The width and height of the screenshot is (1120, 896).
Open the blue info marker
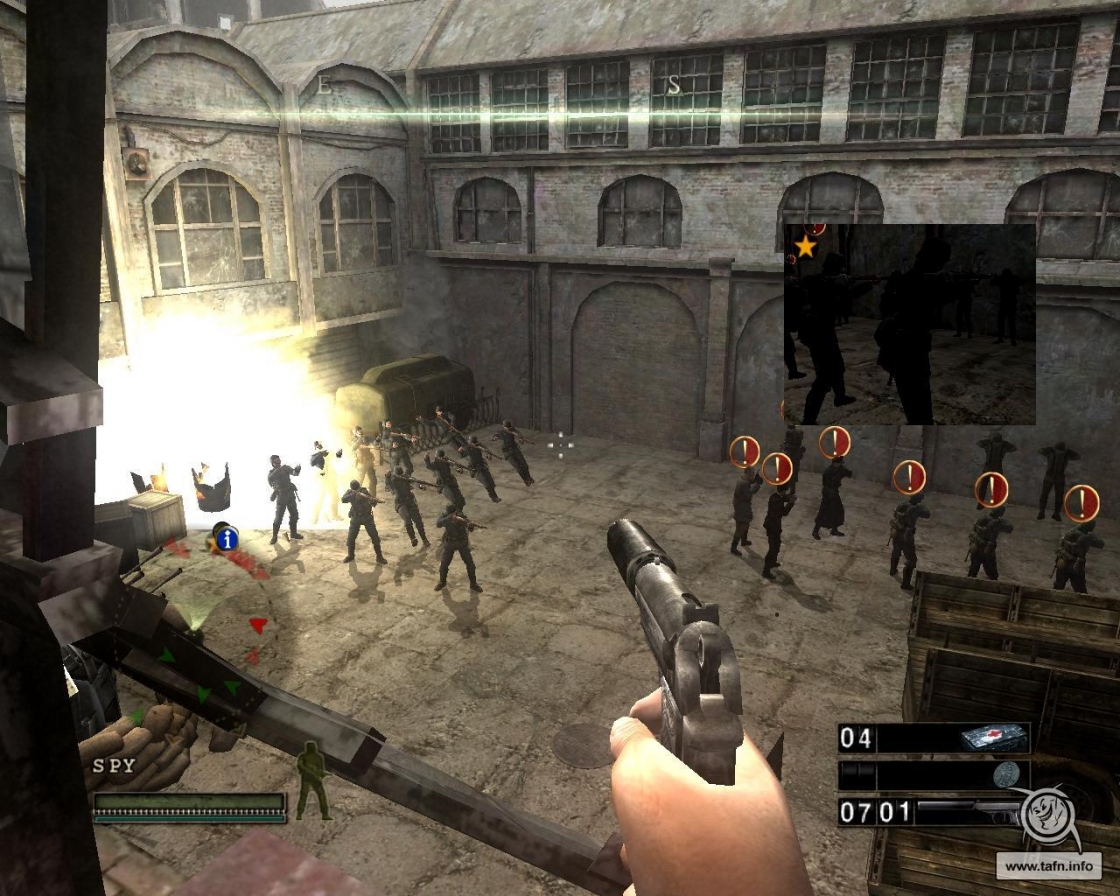pyautogui.click(x=228, y=540)
